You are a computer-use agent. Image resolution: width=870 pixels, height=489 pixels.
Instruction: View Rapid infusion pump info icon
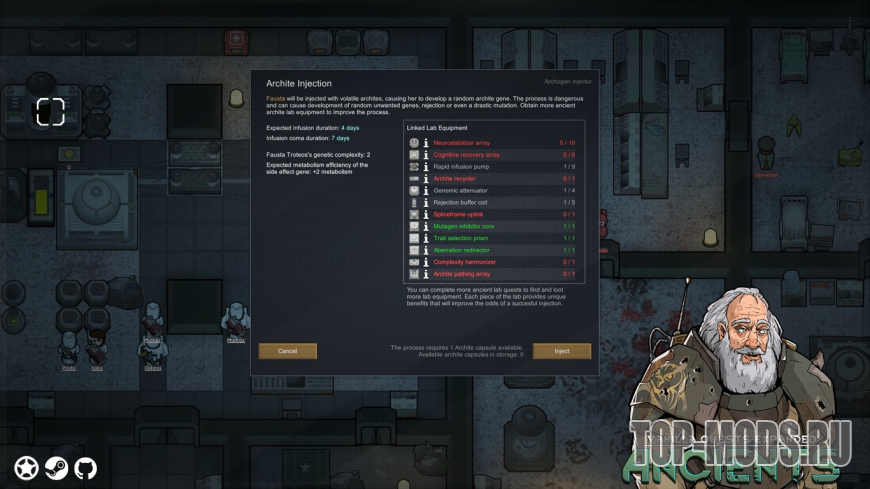[x=426, y=167]
